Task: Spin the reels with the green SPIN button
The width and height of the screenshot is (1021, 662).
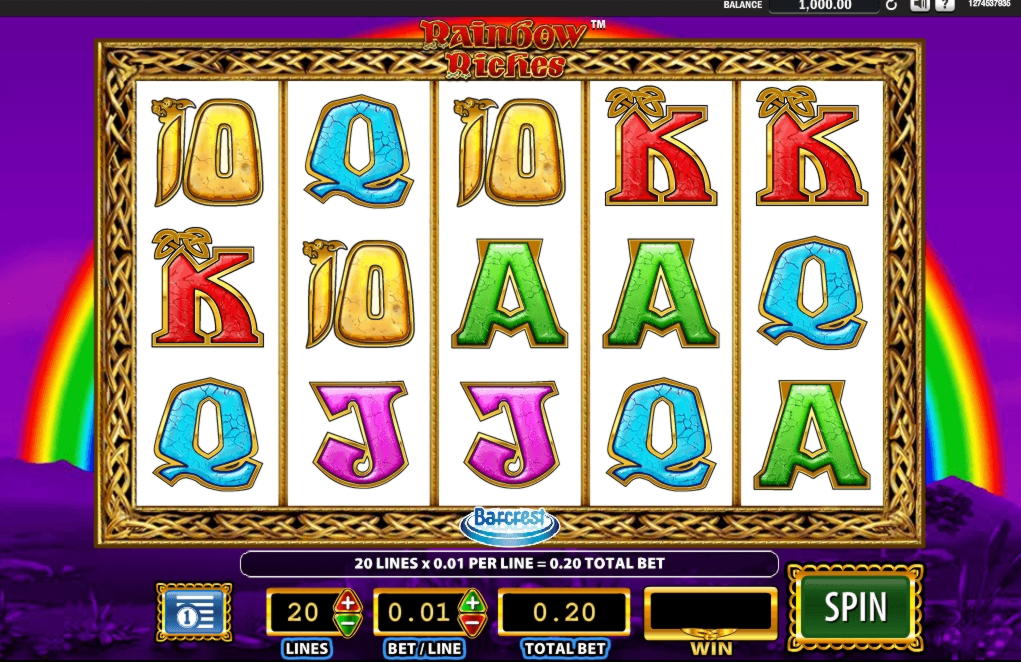Action: (855, 607)
